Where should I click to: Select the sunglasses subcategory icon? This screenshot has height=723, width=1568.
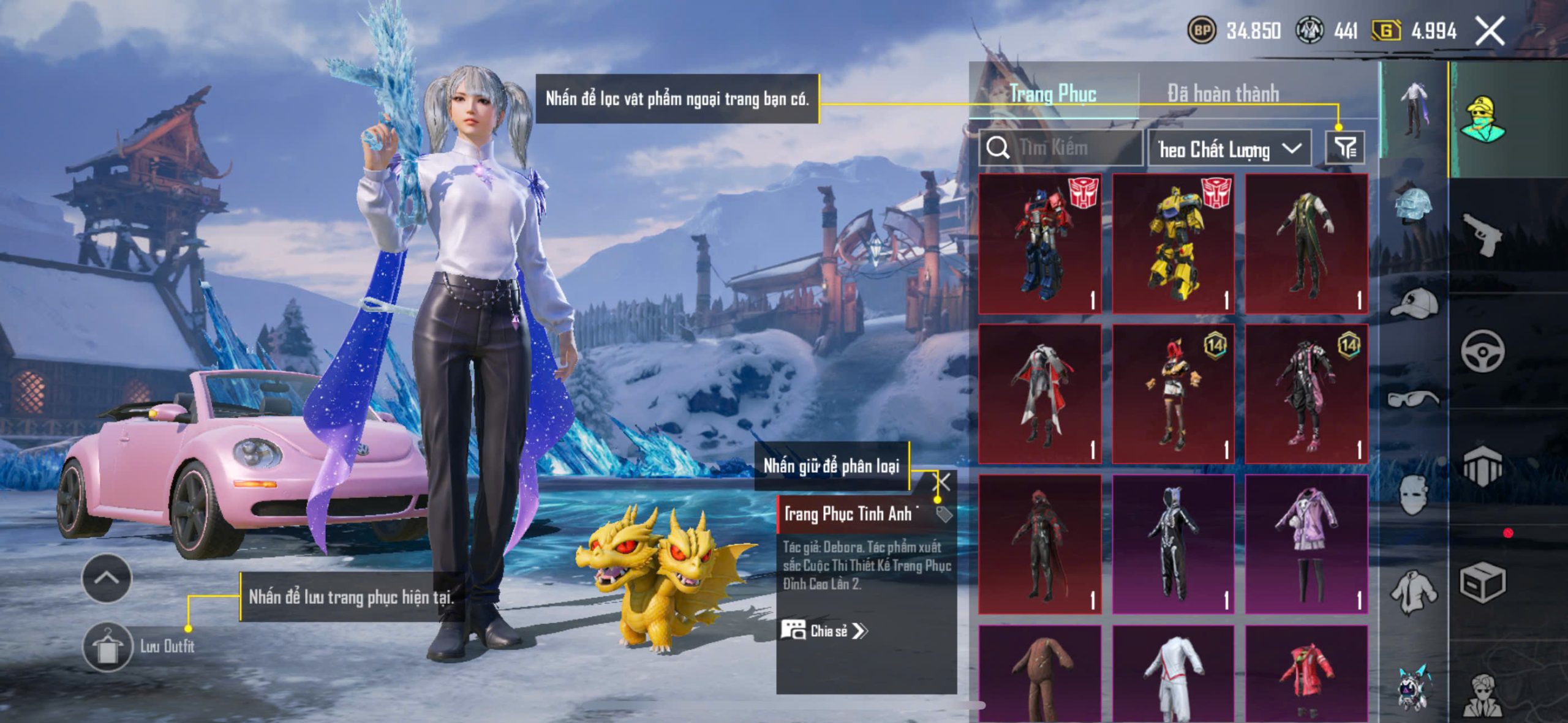pyautogui.click(x=1414, y=399)
